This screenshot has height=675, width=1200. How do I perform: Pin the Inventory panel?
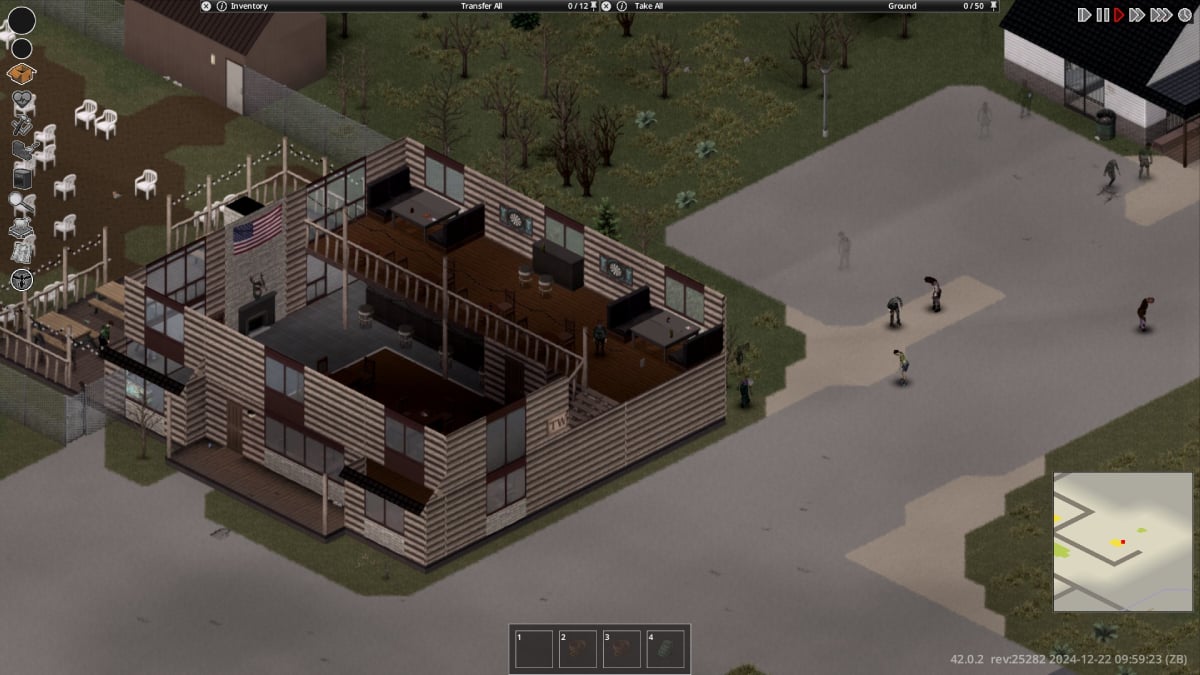[594, 6]
